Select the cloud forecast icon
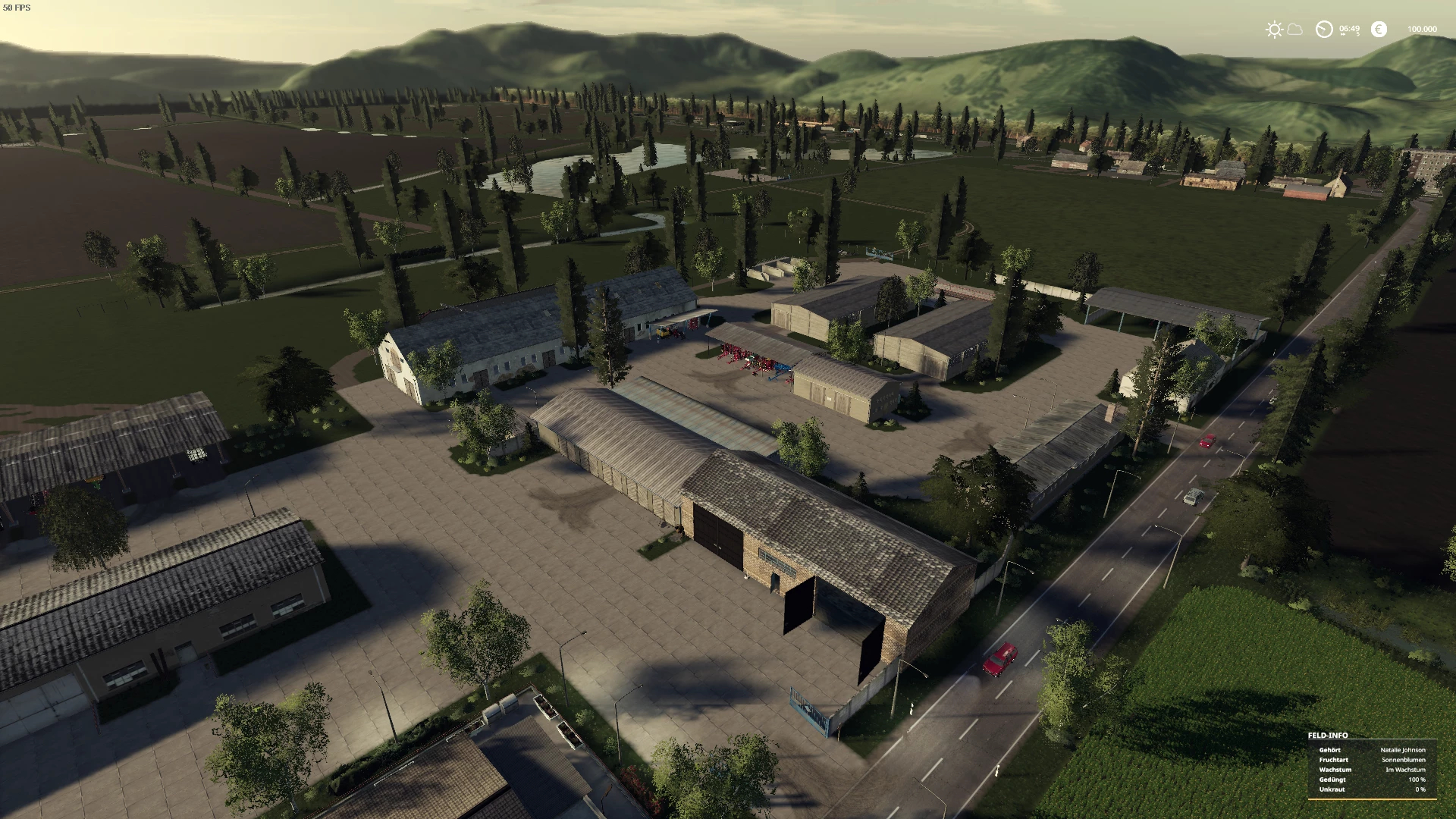The width and height of the screenshot is (1456, 819). (x=1294, y=30)
